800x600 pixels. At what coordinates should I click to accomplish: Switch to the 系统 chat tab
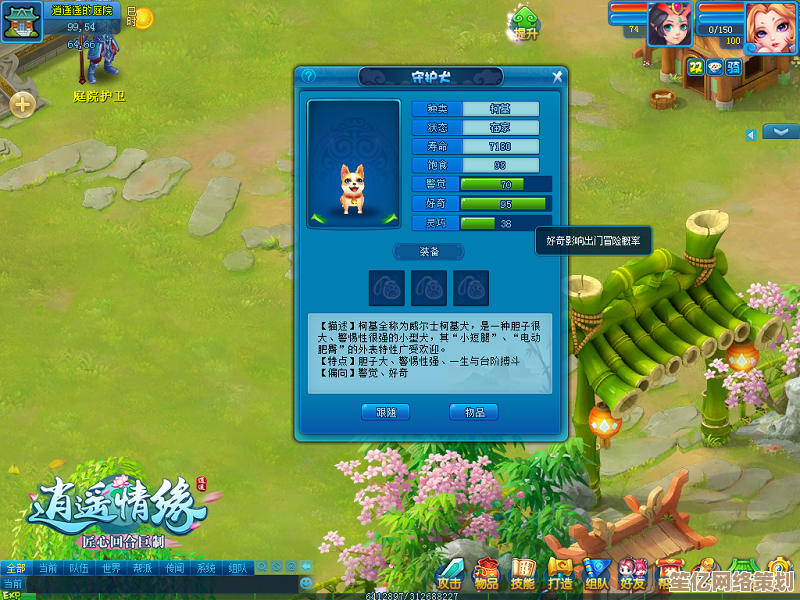point(206,568)
